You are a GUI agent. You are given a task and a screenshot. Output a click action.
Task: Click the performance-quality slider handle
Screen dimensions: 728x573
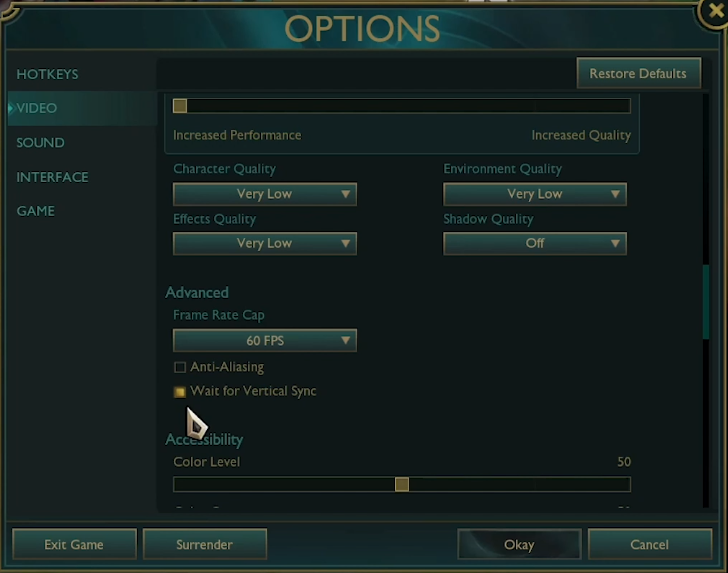pos(180,106)
